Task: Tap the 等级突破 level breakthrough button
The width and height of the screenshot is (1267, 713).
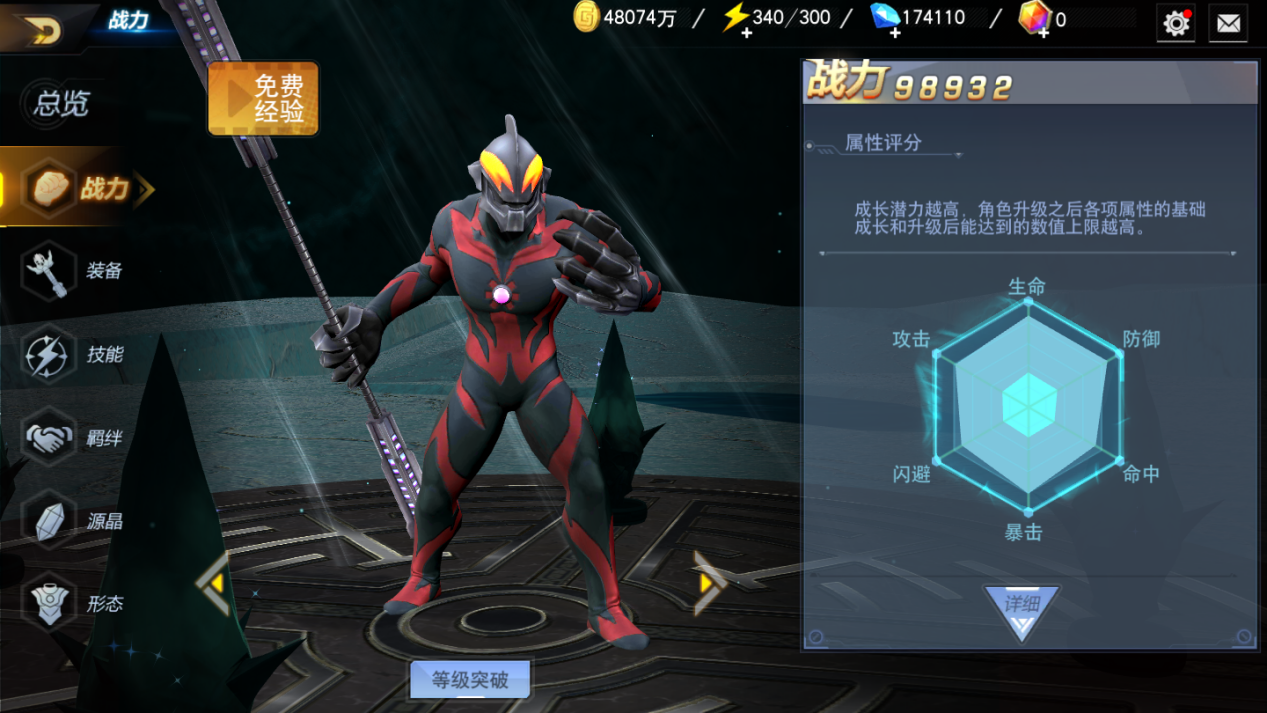Action: tap(470, 680)
